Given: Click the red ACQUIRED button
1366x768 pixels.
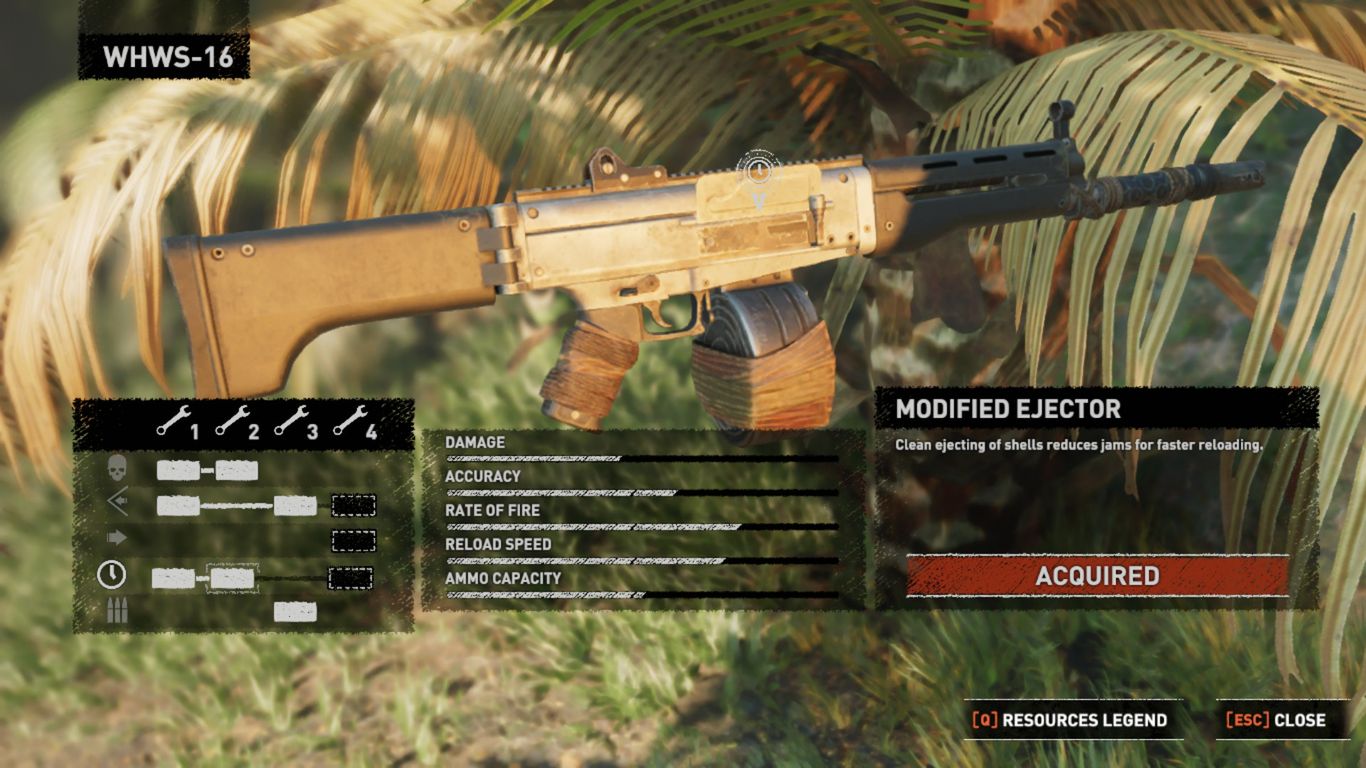Looking at the screenshot, I should click(1097, 576).
